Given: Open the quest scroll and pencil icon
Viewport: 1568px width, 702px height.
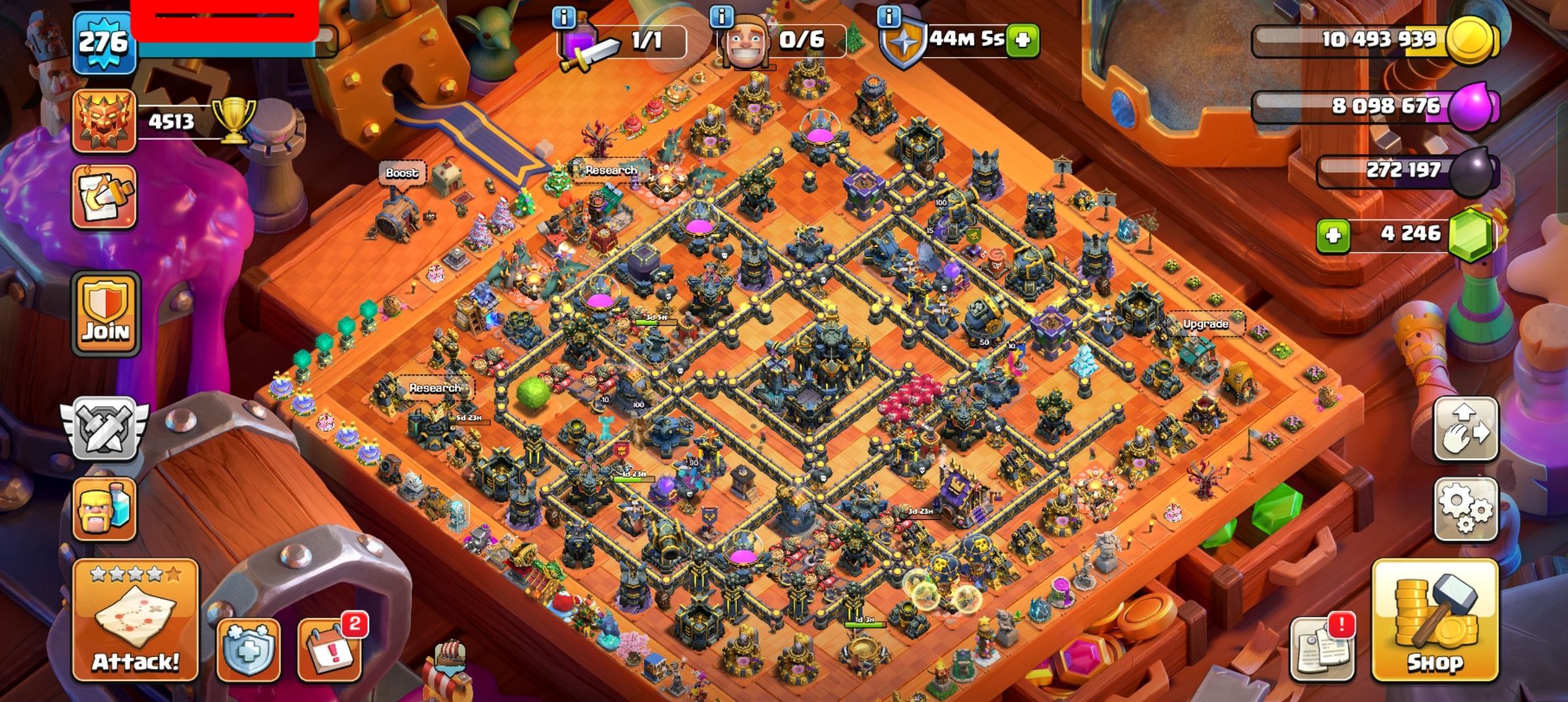Looking at the screenshot, I should click(x=104, y=196).
